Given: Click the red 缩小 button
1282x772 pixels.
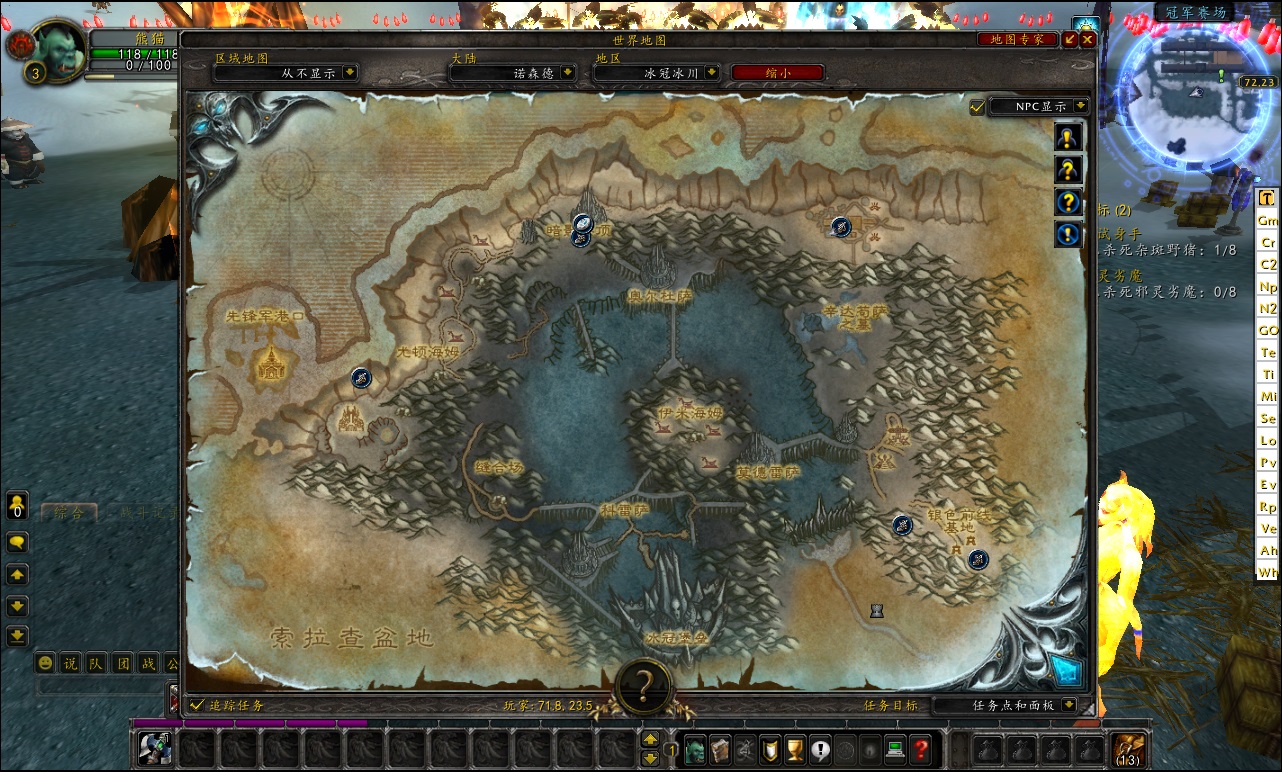Looking at the screenshot, I should (x=777, y=73).
